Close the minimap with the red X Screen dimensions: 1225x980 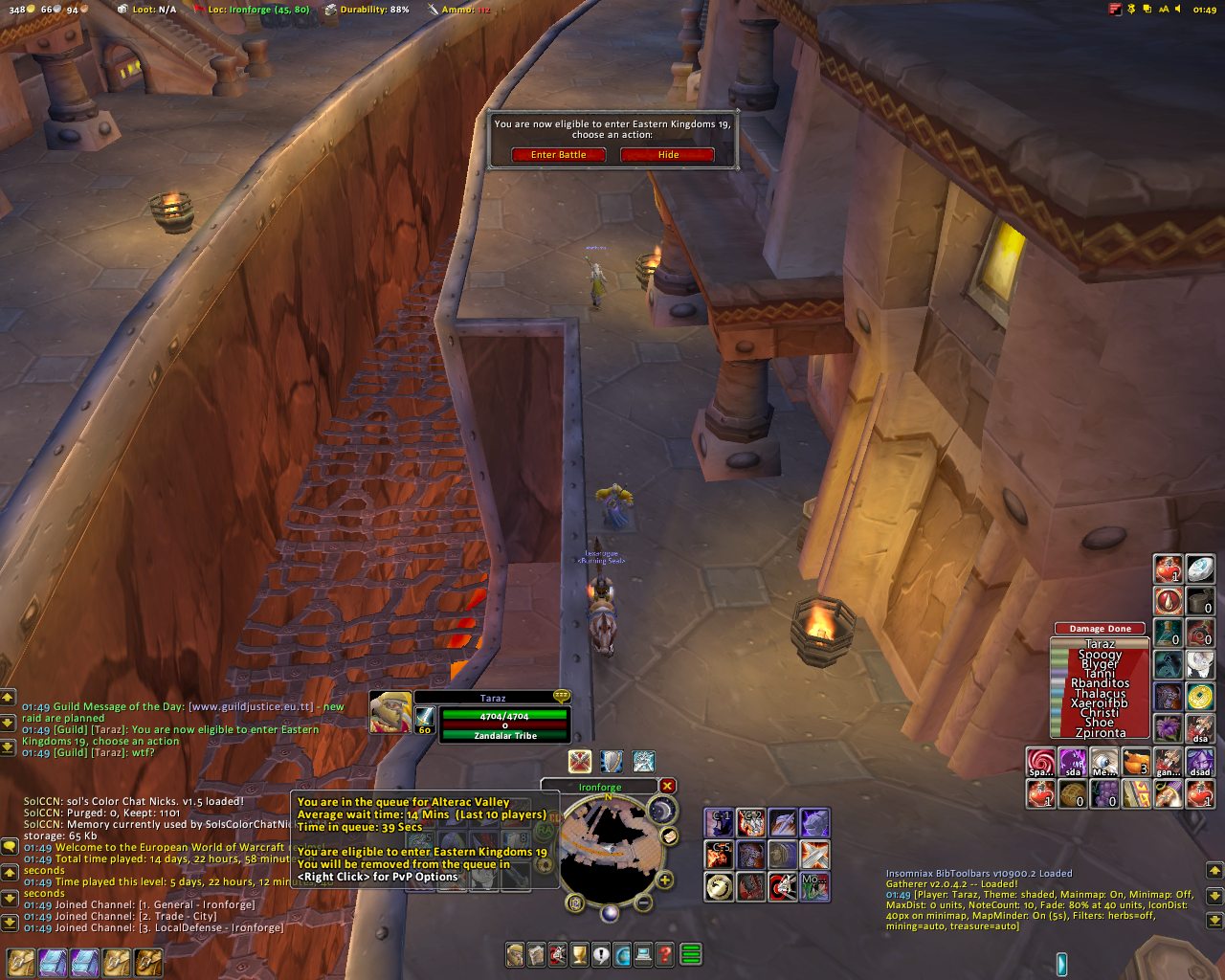(x=667, y=787)
